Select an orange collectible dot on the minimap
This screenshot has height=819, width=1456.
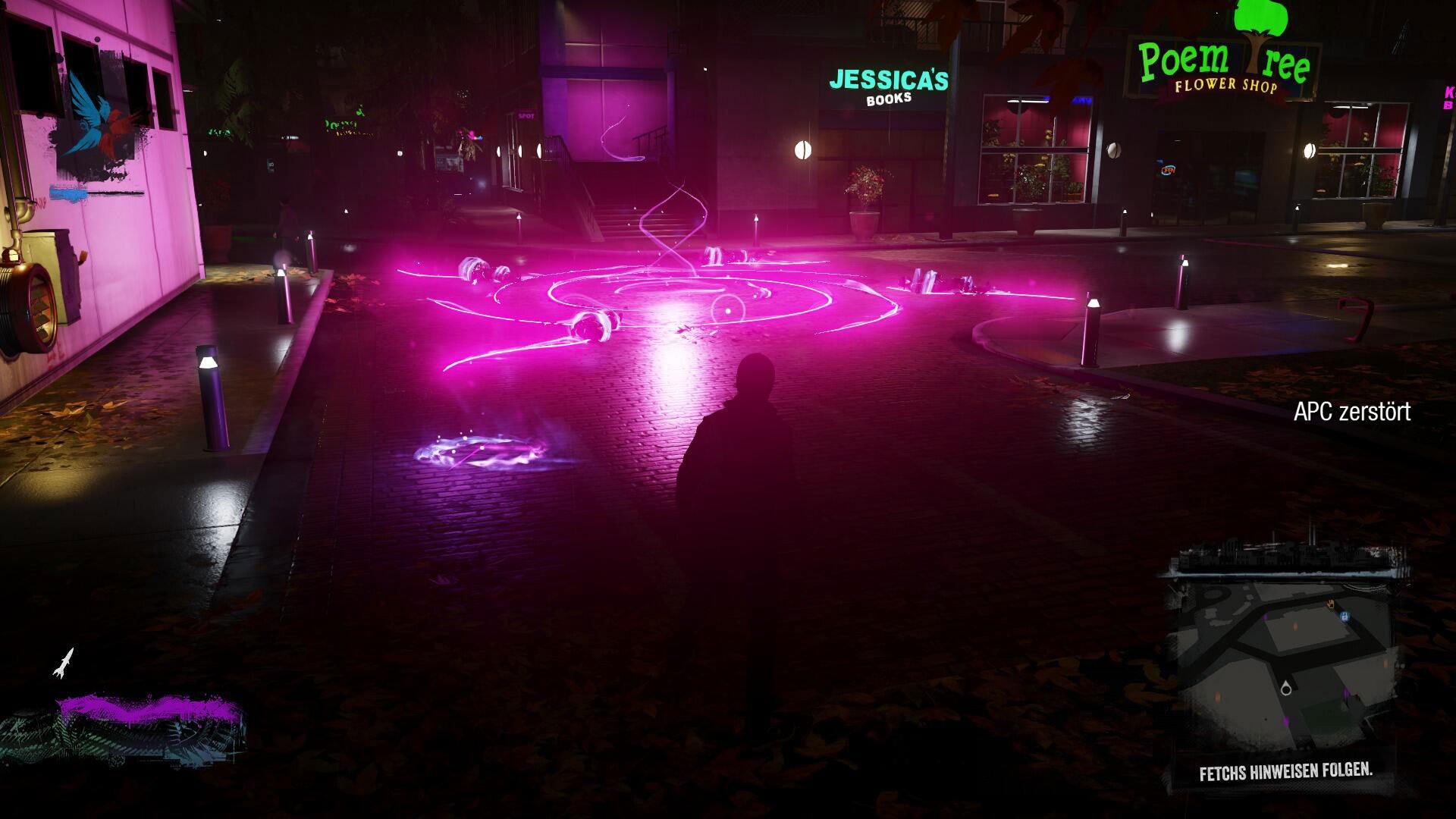pos(1294,626)
